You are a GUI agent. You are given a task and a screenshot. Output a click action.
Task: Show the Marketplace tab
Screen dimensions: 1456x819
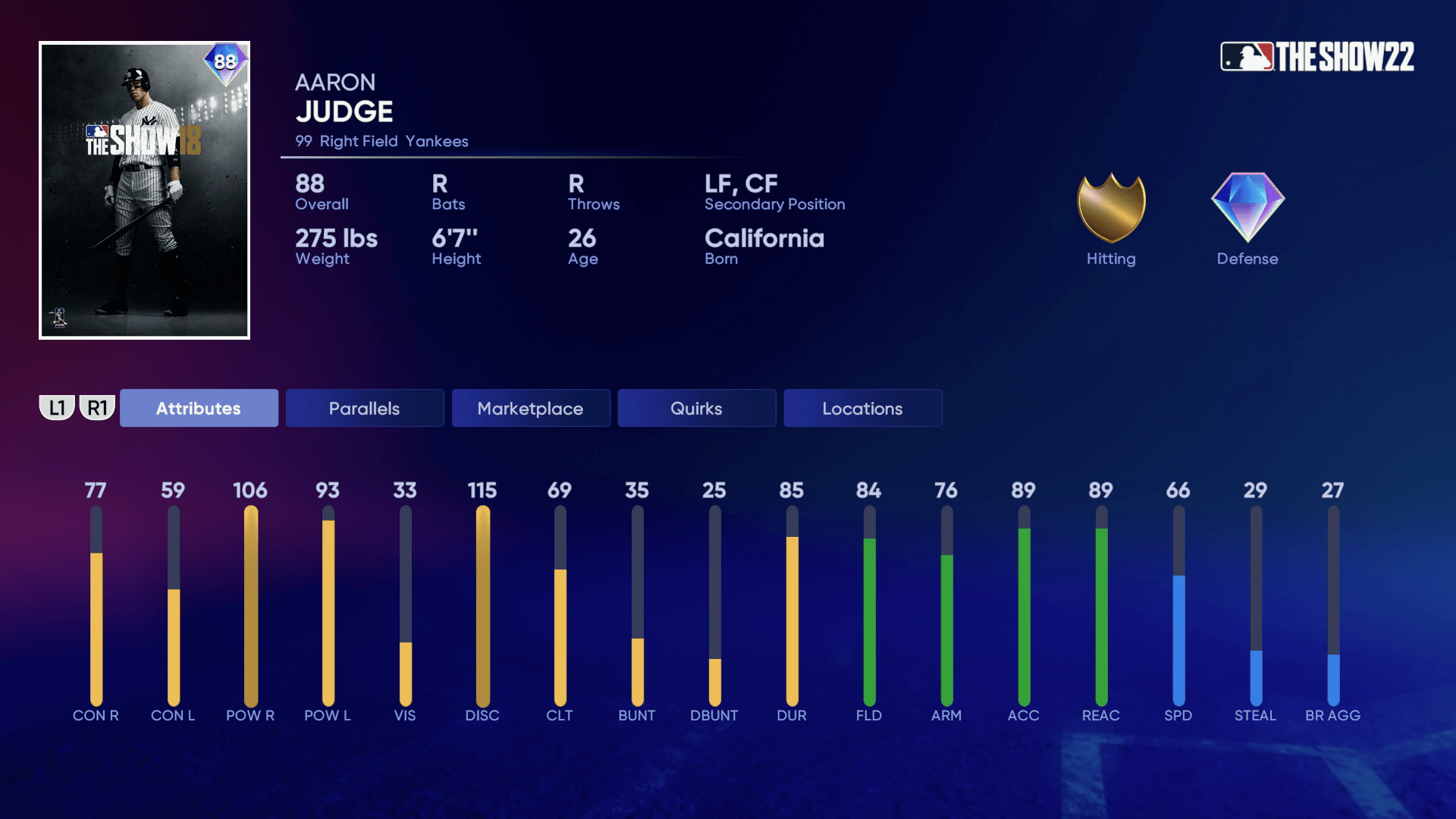tap(530, 408)
